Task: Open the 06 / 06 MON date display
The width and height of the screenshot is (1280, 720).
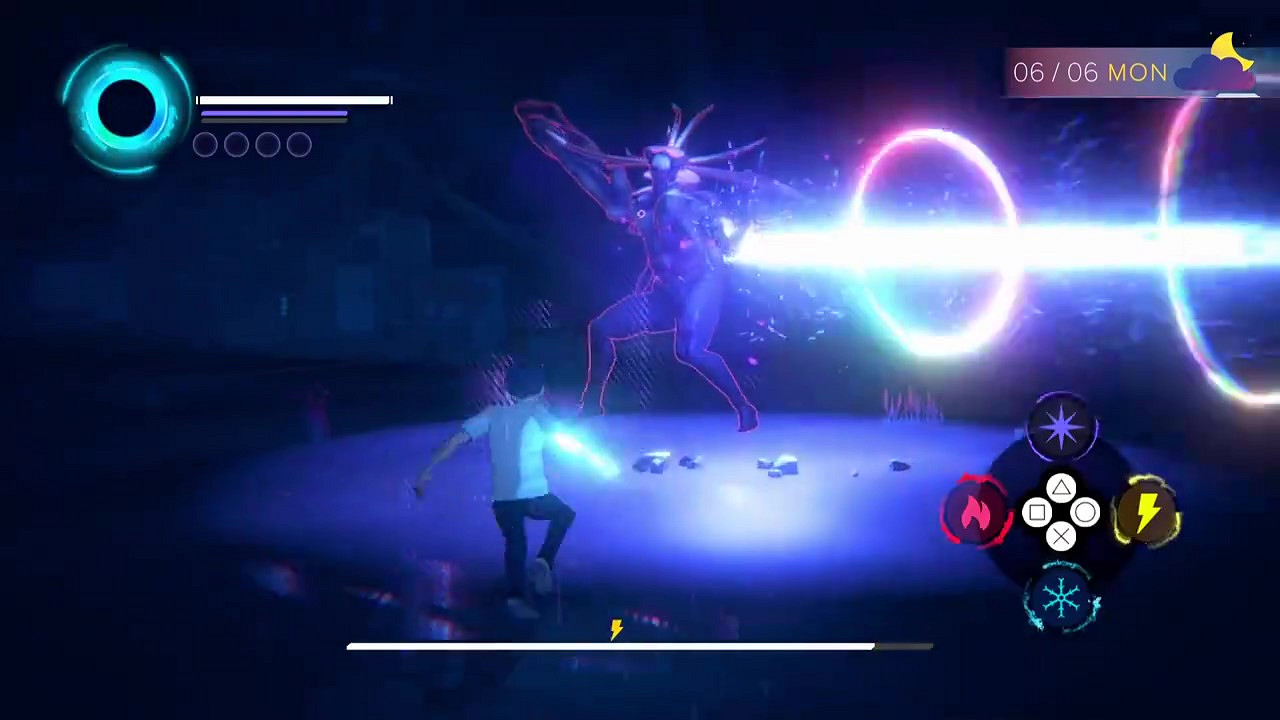Action: coord(1090,72)
